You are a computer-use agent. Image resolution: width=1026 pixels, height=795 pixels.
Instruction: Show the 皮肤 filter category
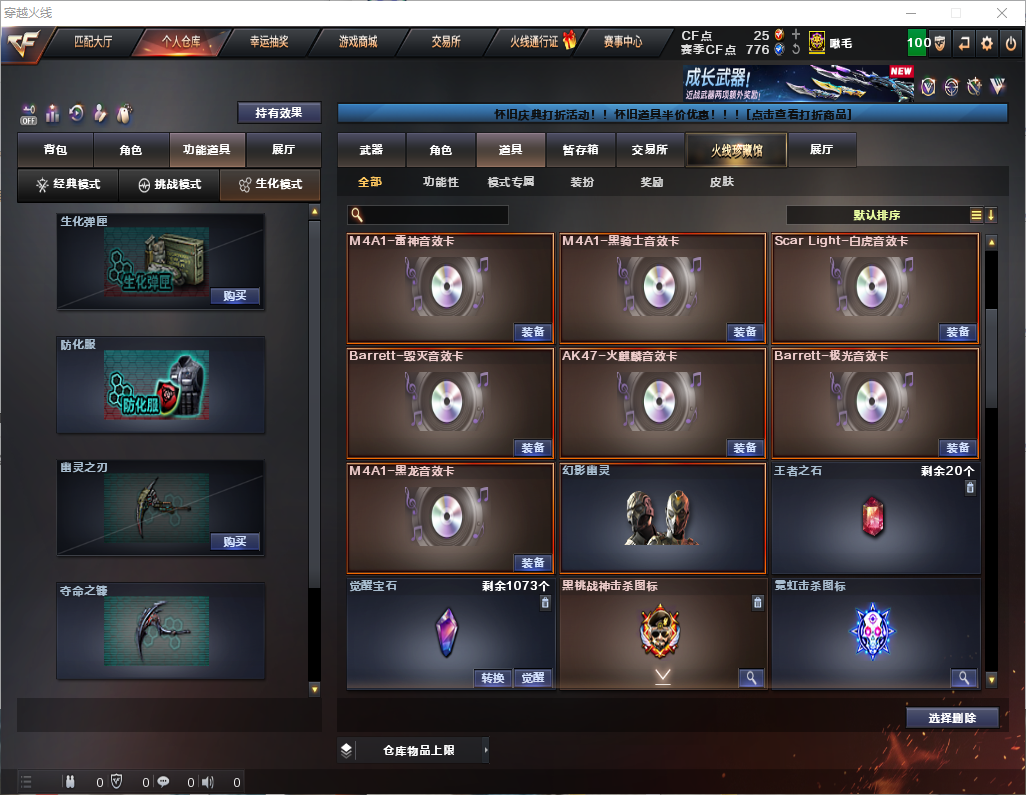point(721,182)
